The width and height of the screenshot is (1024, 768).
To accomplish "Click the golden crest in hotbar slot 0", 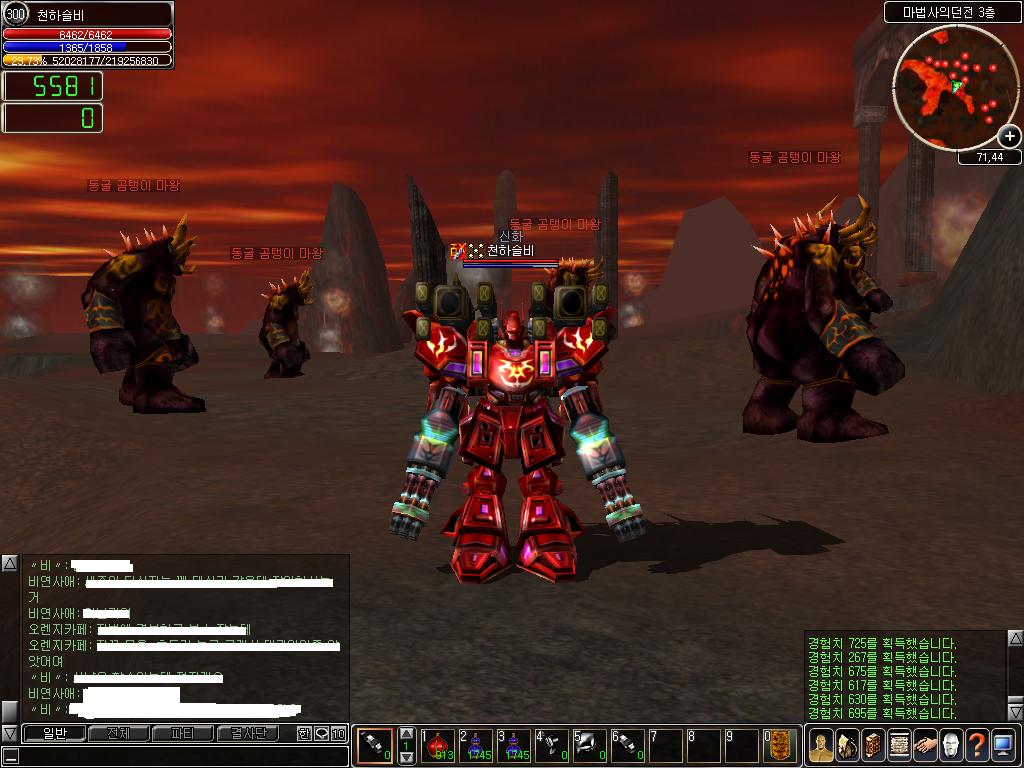I will pos(780,745).
